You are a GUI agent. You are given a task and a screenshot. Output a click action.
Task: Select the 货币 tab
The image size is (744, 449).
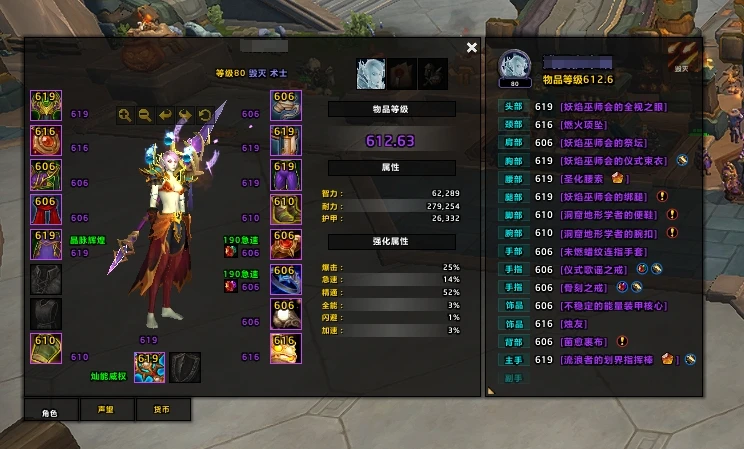click(160, 409)
